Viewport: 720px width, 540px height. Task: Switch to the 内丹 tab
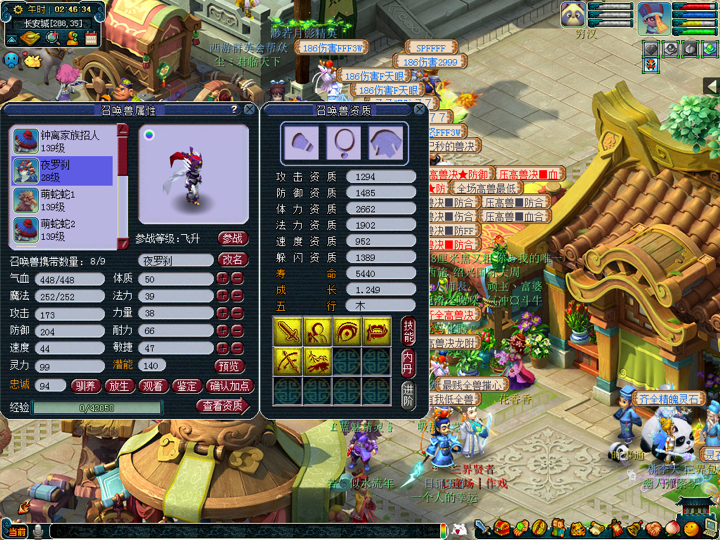click(x=408, y=360)
